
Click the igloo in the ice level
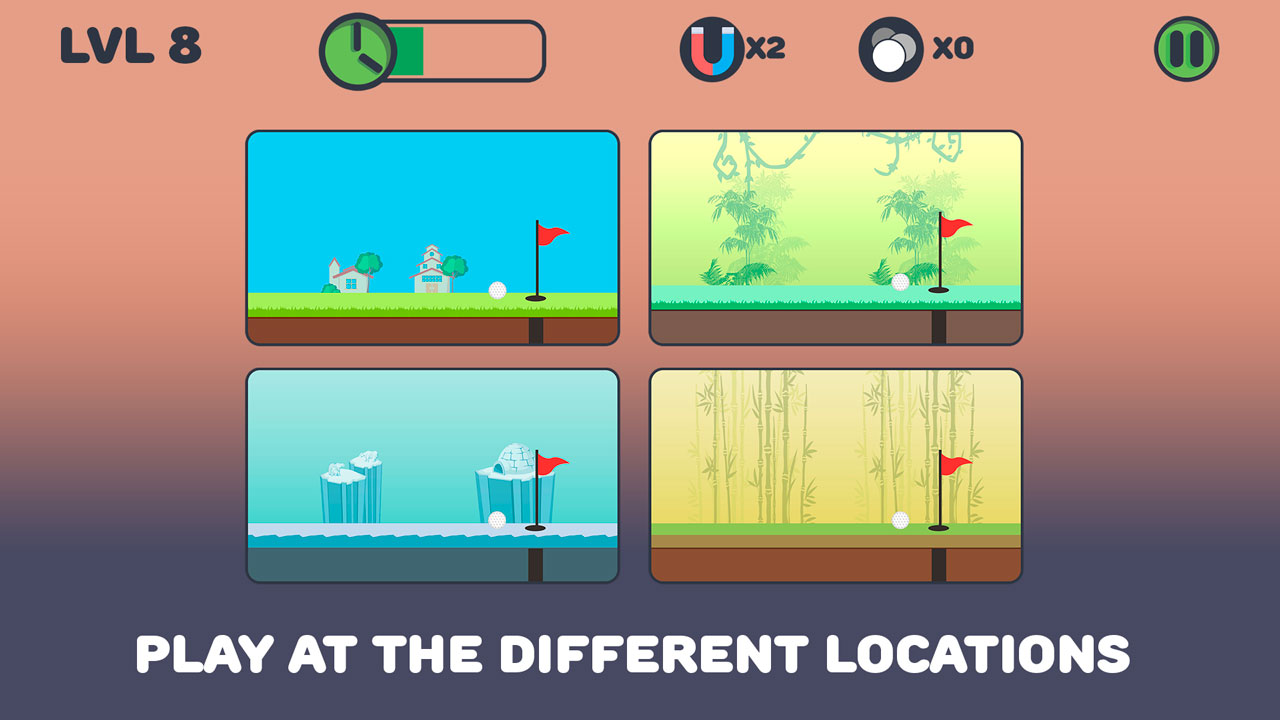(x=514, y=459)
